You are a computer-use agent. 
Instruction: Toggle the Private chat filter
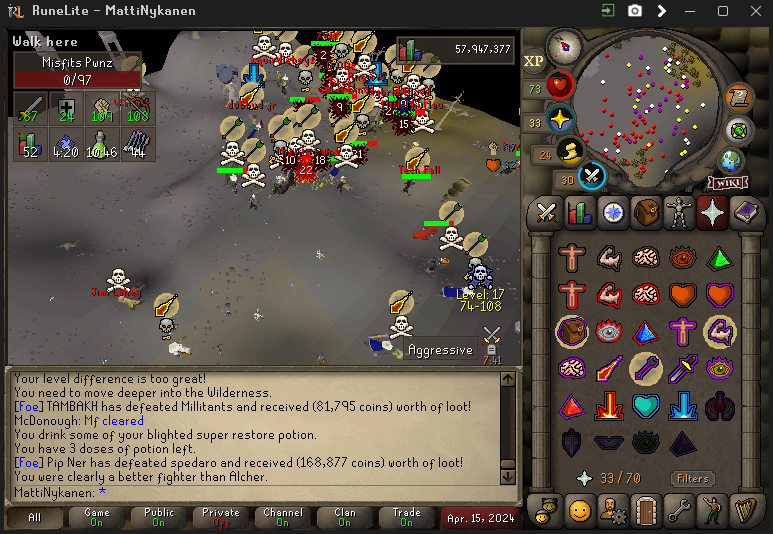click(221, 517)
